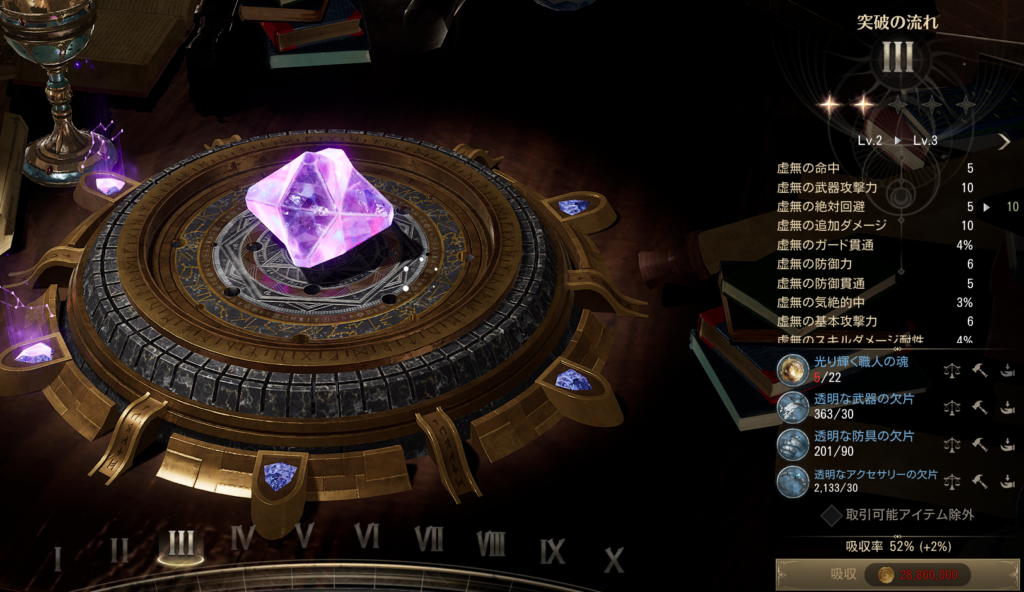Select the 透明な防具の欠片 material icon

[793, 444]
